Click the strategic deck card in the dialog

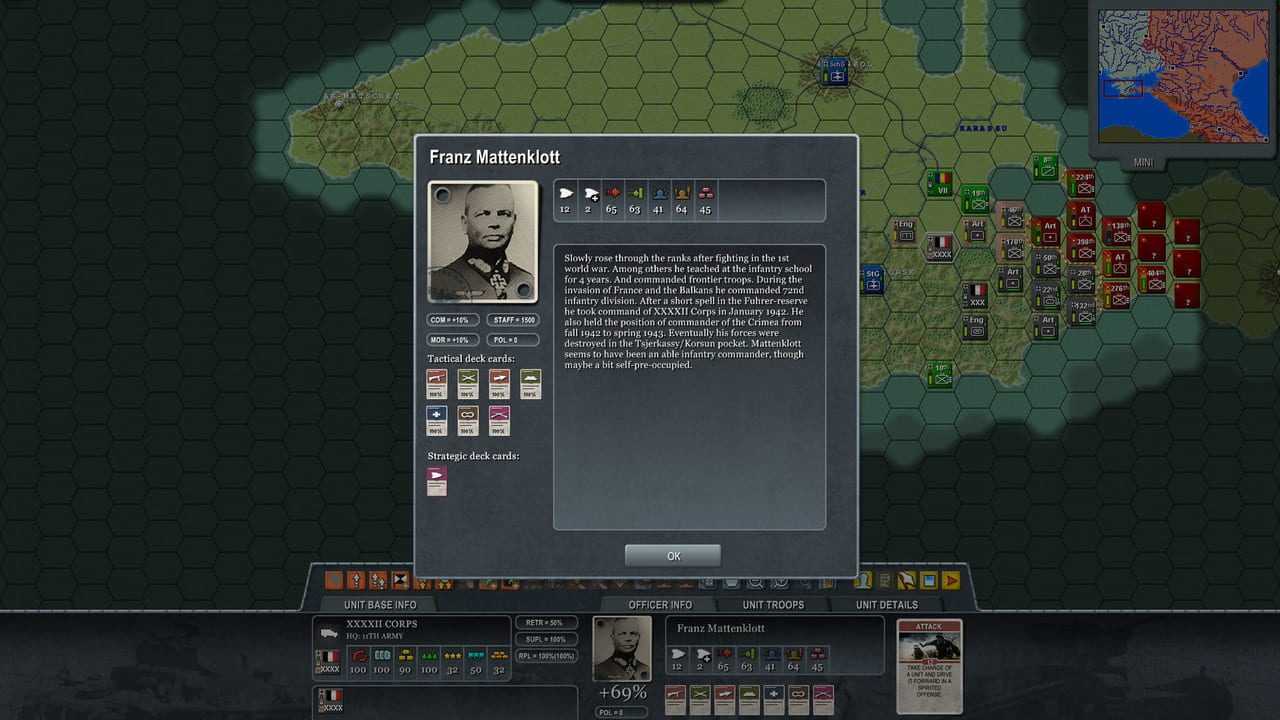click(437, 481)
